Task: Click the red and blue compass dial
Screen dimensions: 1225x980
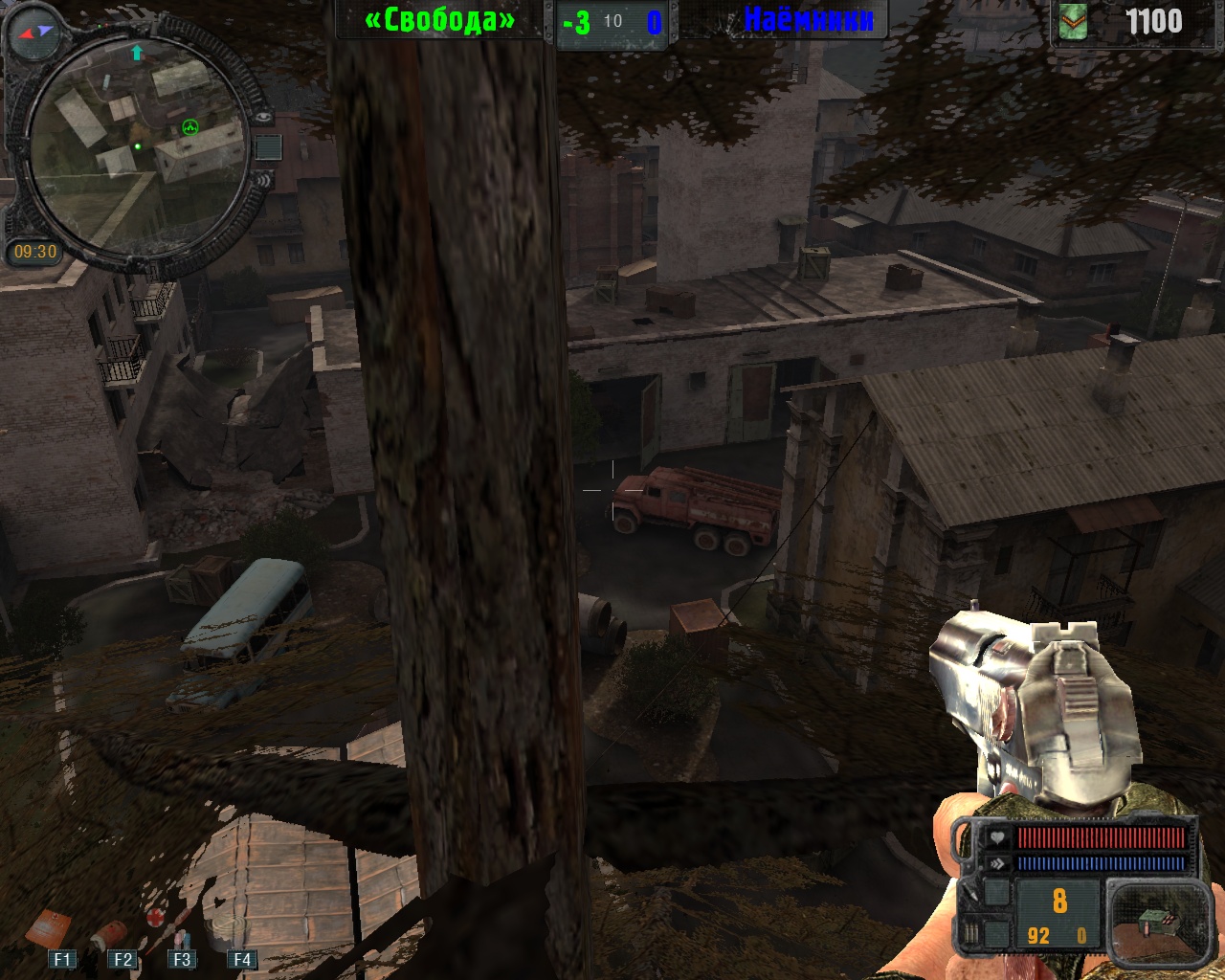Action: pyautogui.click(x=34, y=32)
